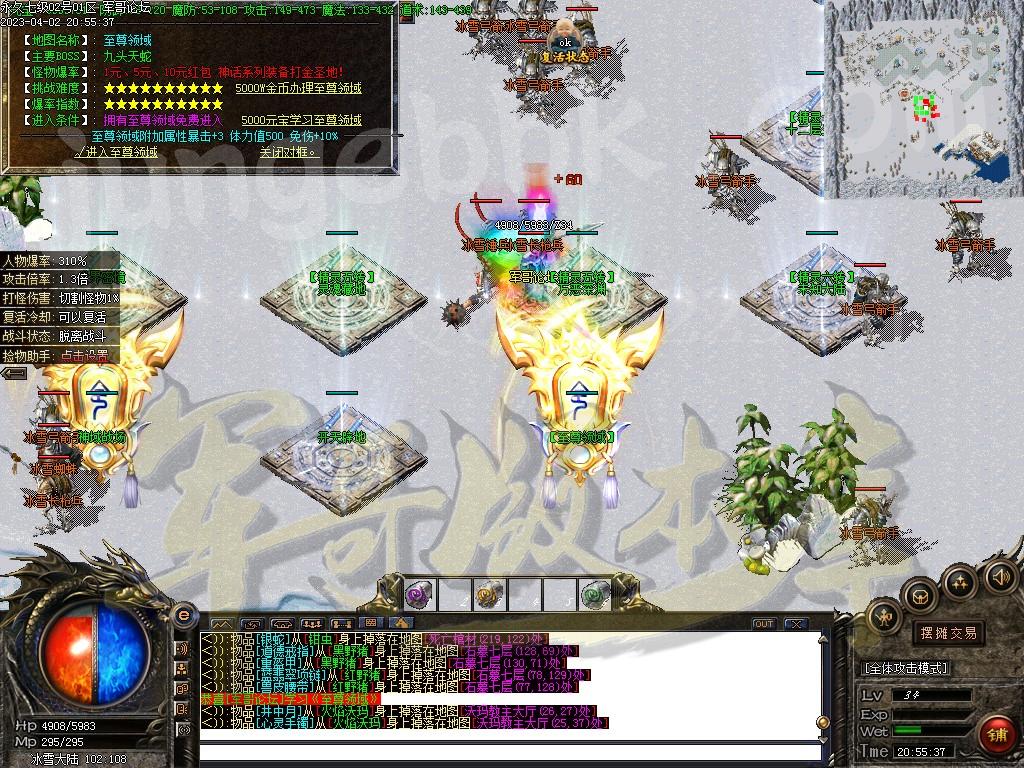Toggle the 全体攻击模式 attack mode

[905, 667]
